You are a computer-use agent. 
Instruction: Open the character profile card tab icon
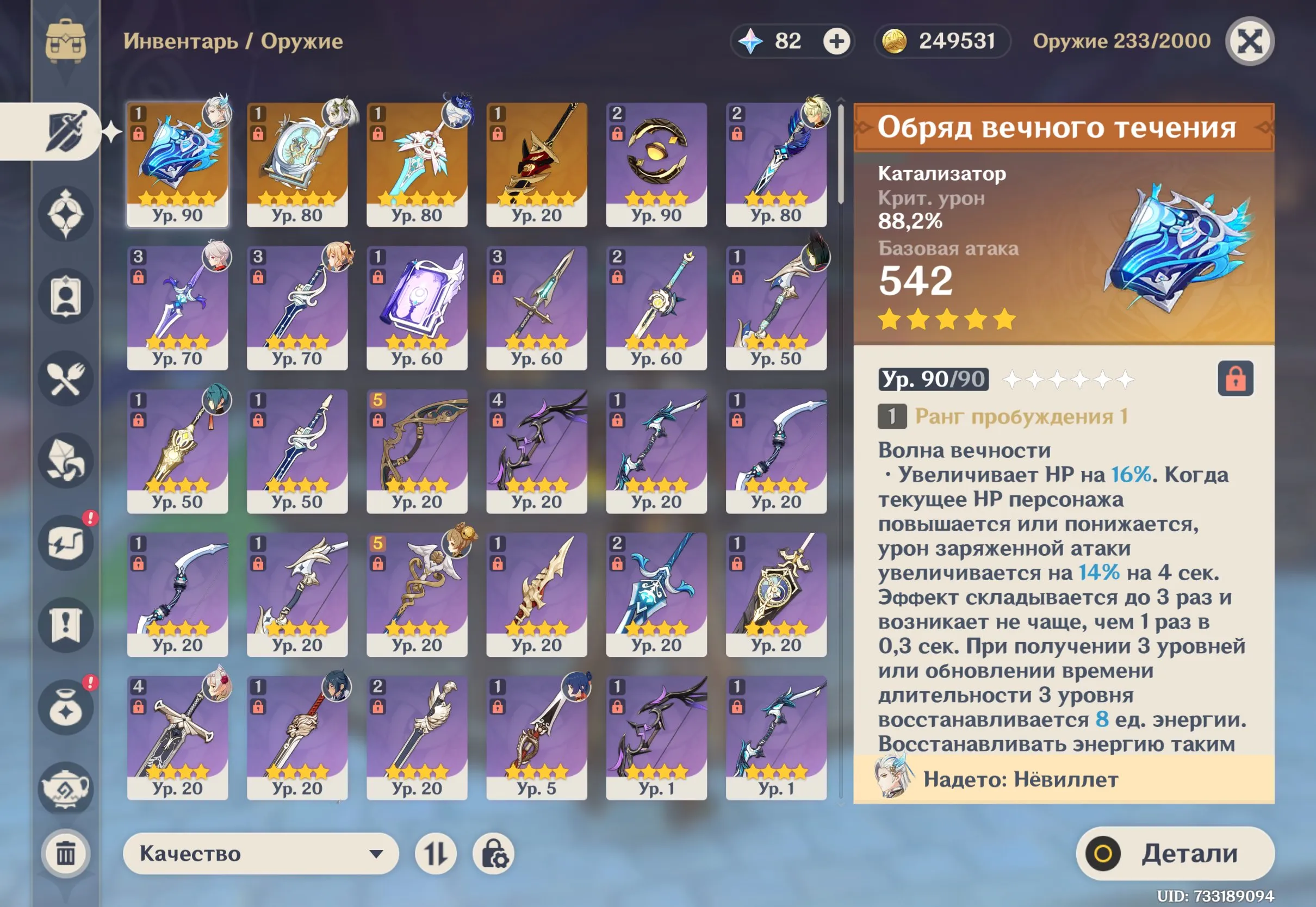point(67,295)
